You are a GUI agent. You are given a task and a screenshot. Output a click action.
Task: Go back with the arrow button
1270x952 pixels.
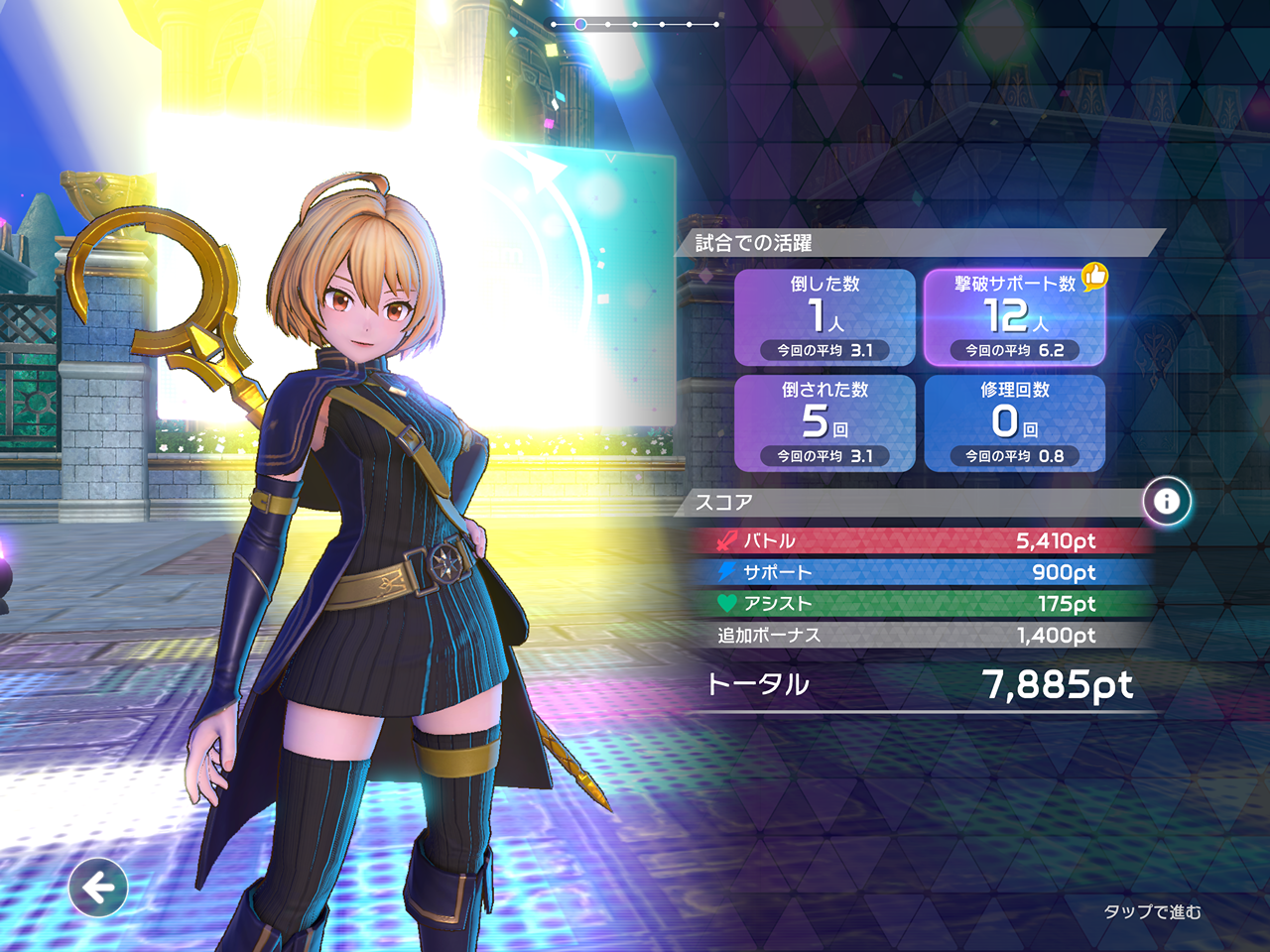[x=98, y=887]
